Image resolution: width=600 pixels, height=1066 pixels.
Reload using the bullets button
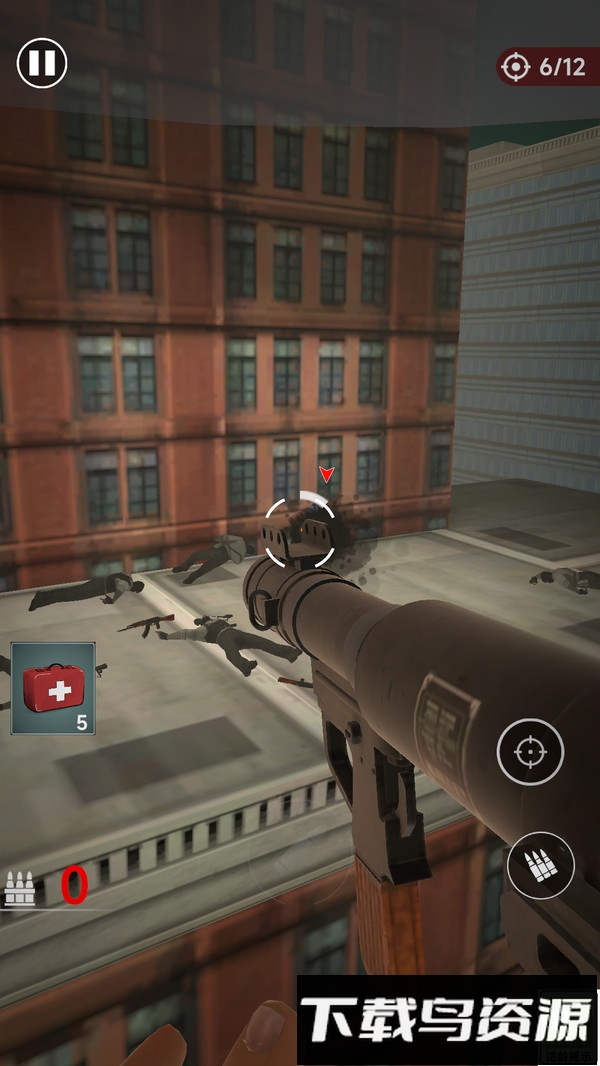(540, 866)
